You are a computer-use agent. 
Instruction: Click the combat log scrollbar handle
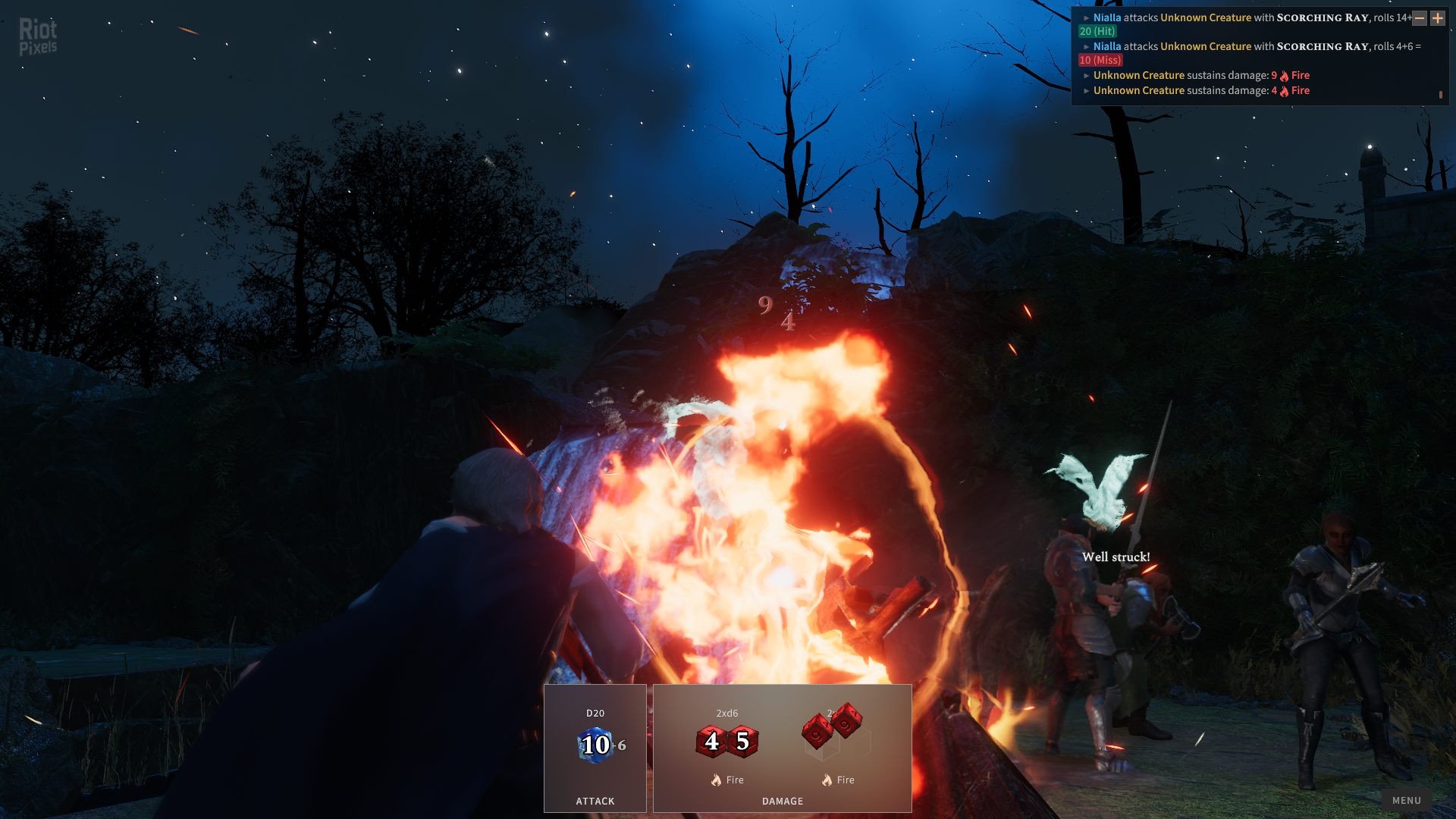tap(1440, 95)
